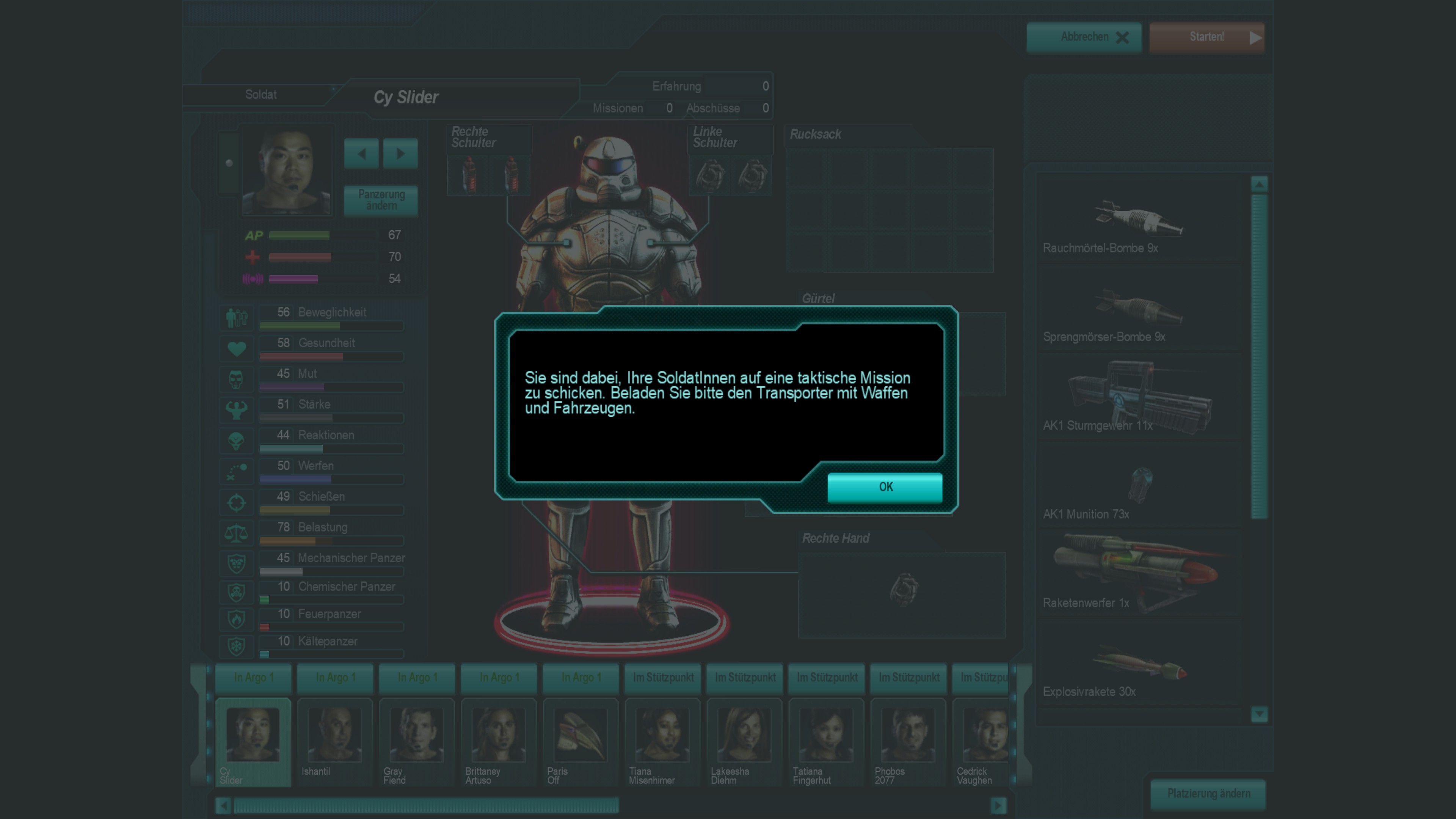This screenshot has height=819, width=1456.
Task: Confirm the dialog with OK
Action: click(885, 486)
